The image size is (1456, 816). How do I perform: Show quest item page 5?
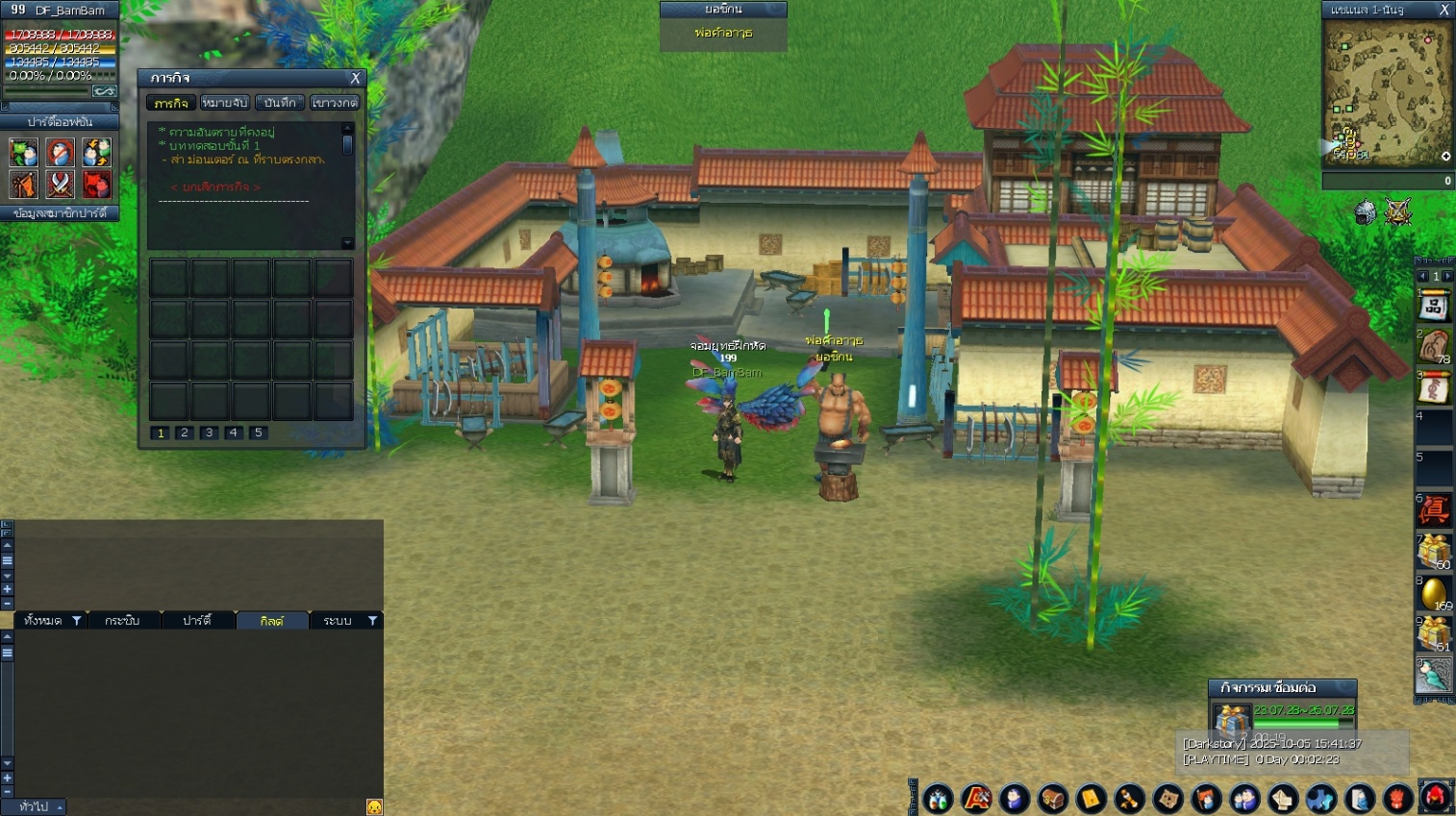pos(258,433)
